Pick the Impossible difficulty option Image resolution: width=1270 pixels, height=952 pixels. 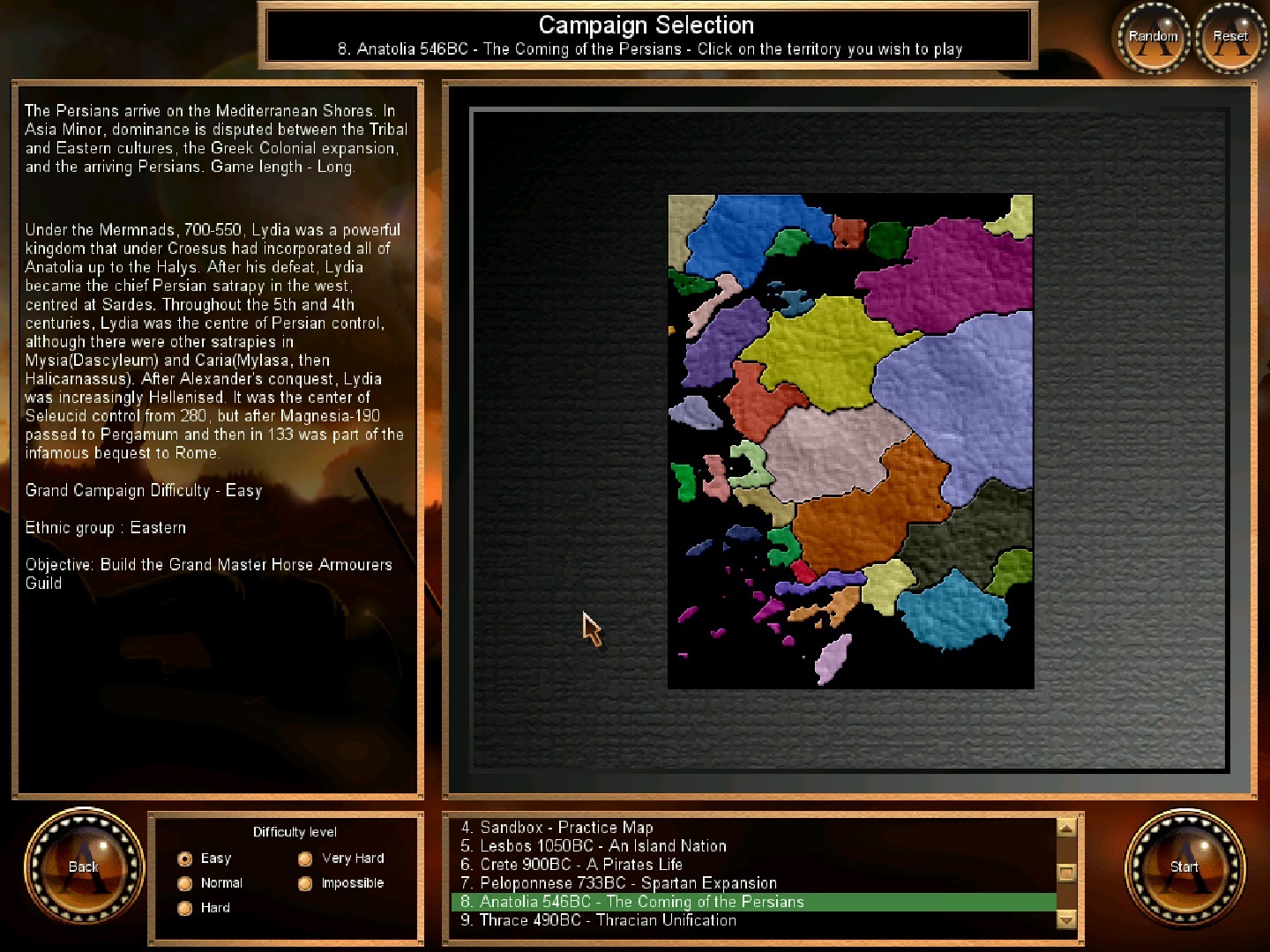click(x=306, y=883)
